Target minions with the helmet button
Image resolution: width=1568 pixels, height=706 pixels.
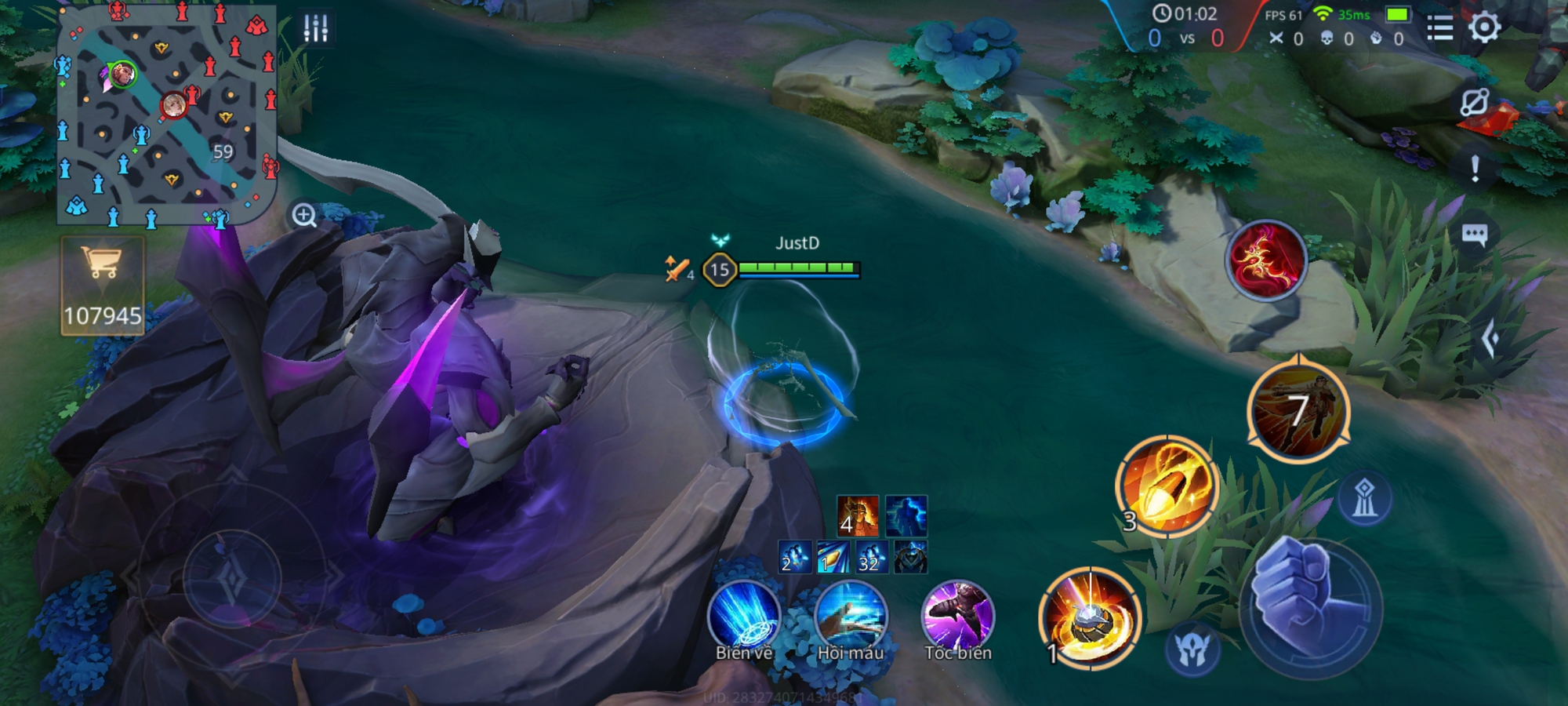coord(1192,649)
